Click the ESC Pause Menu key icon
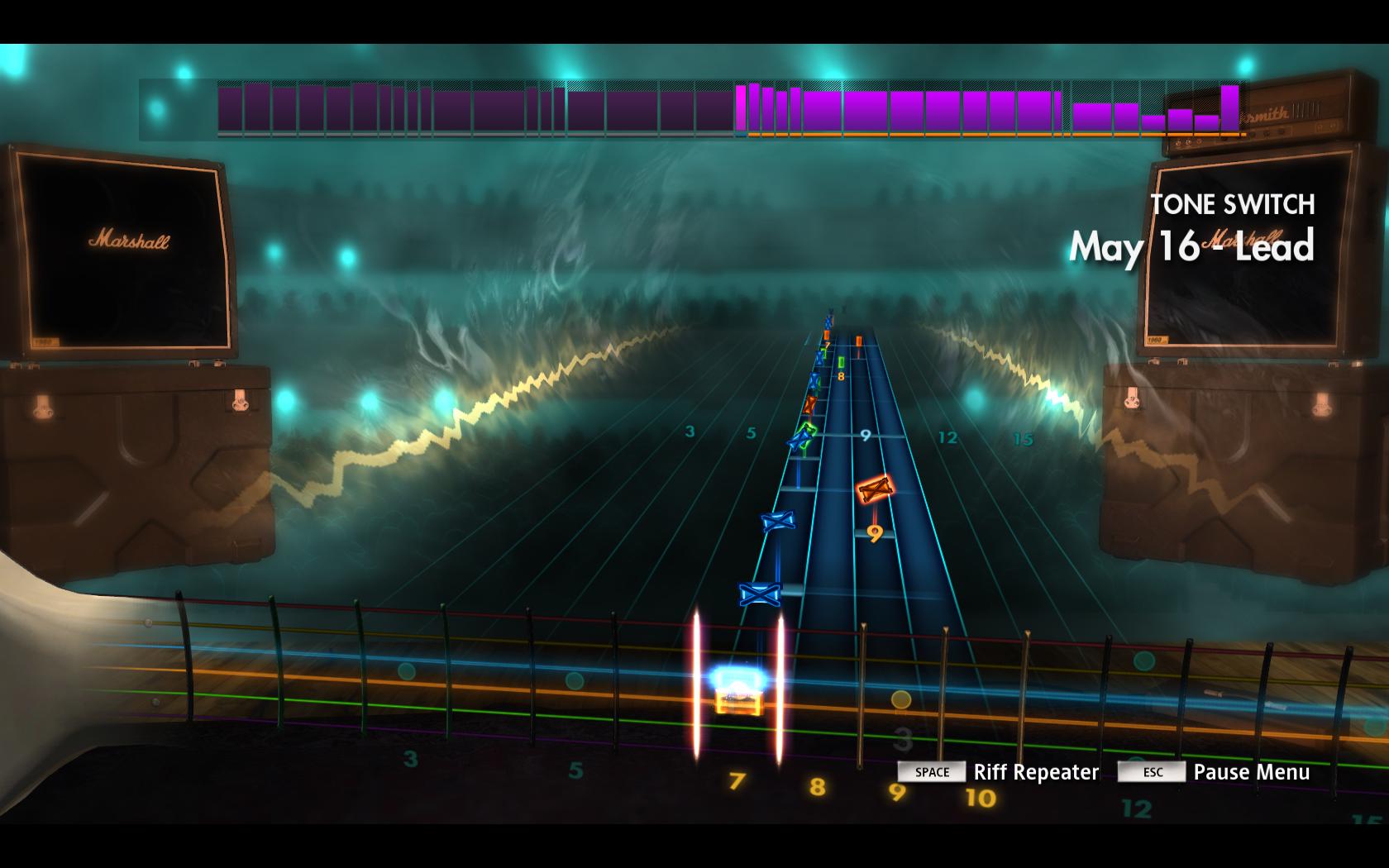Viewport: 1389px width, 868px height. coord(1152,771)
